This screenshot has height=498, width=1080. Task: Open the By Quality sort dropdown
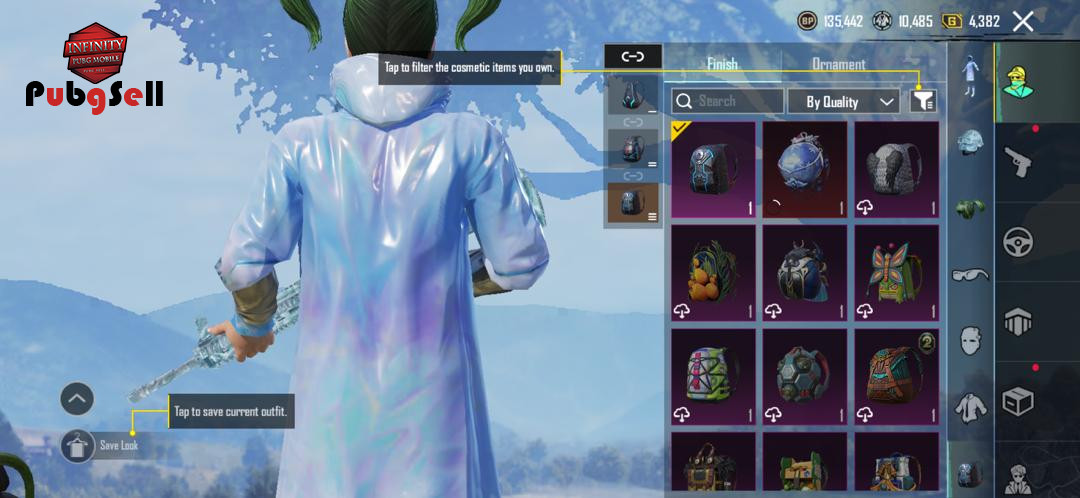point(843,101)
